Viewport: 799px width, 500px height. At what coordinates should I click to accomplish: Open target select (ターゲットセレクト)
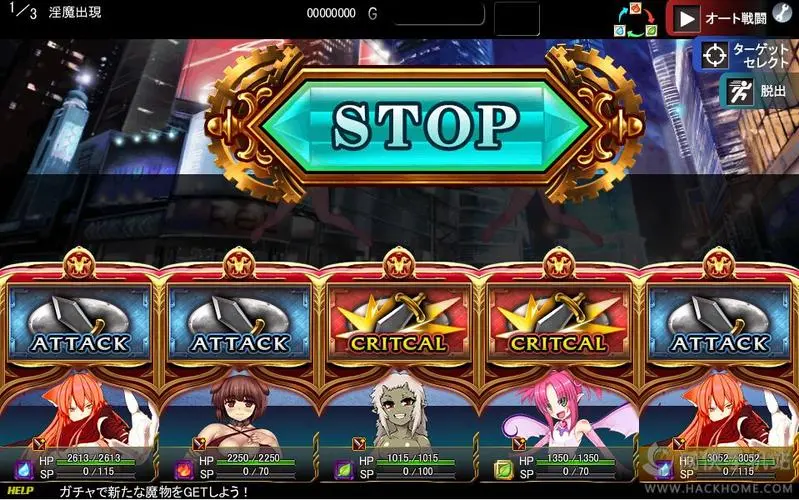746,54
